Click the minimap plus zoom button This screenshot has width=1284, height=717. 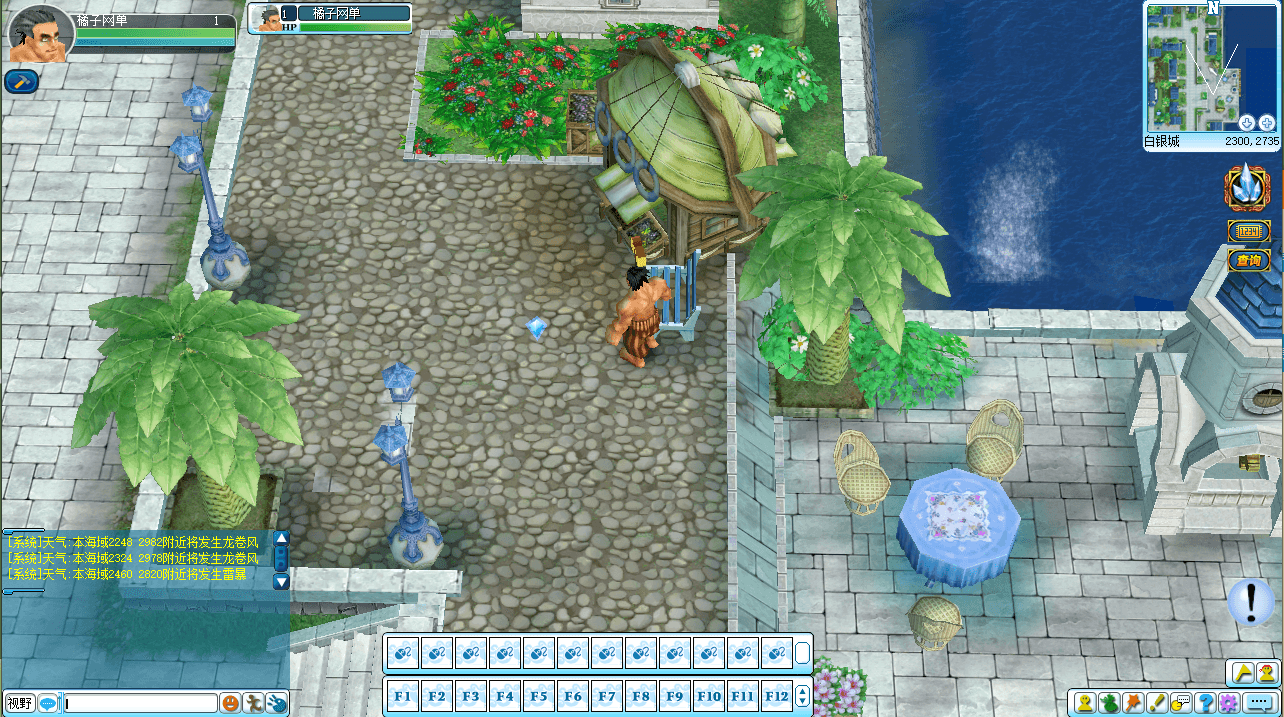point(1267,122)
